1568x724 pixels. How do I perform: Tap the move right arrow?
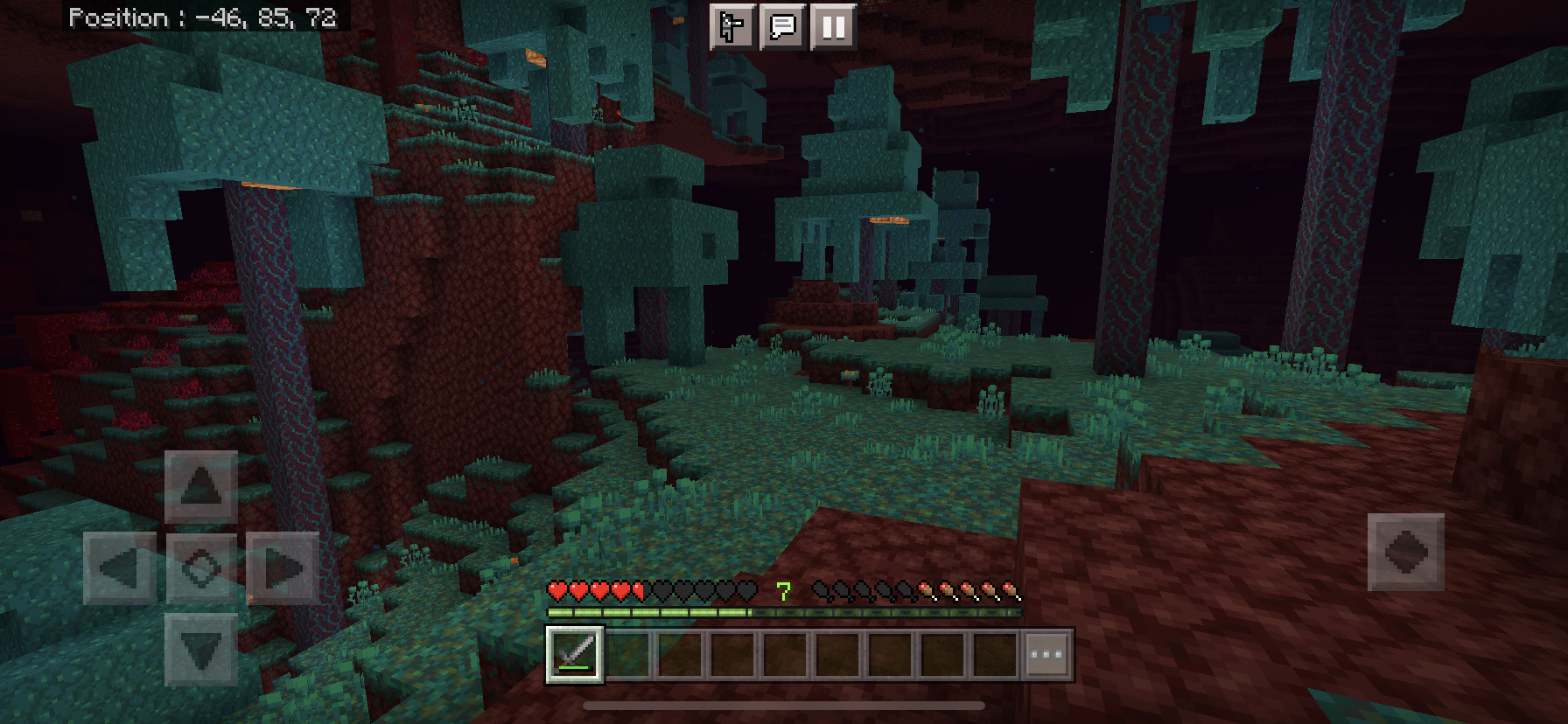tap(282, 568)
